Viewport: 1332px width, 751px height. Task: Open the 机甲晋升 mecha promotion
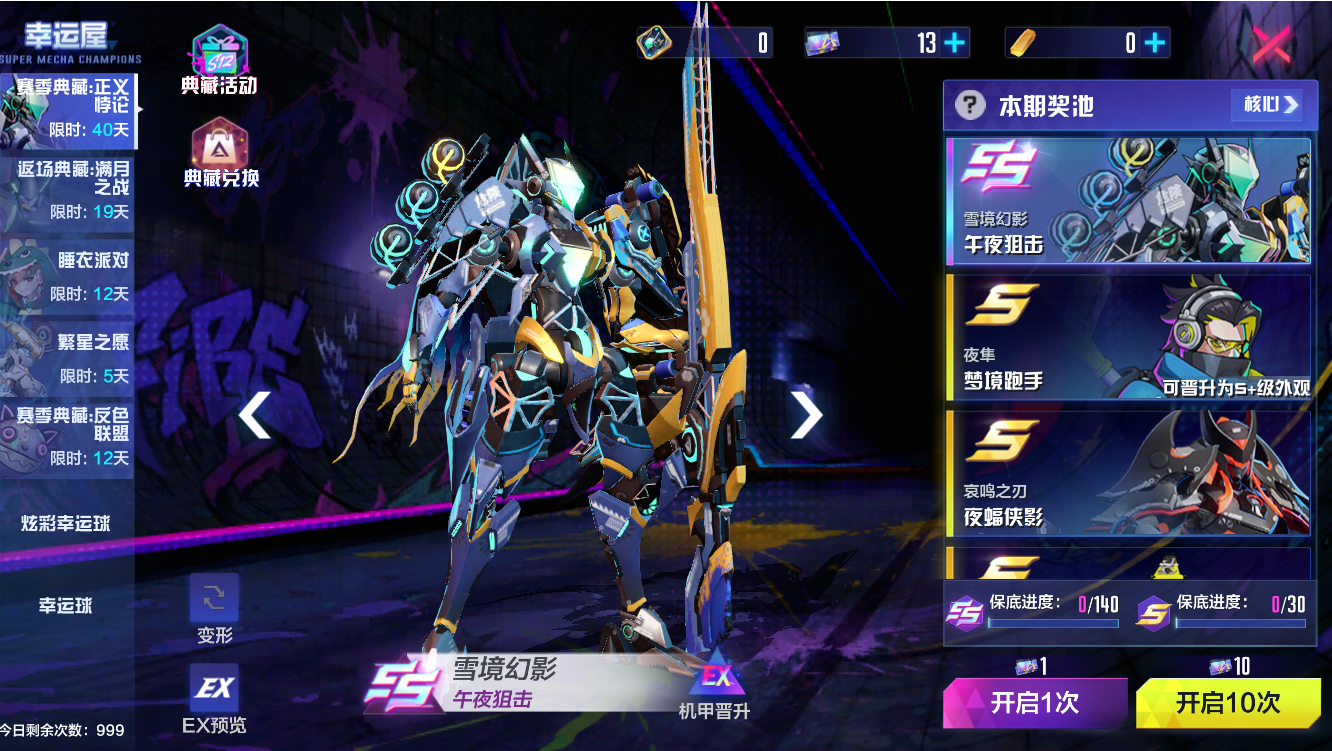[x=714, y=688]
